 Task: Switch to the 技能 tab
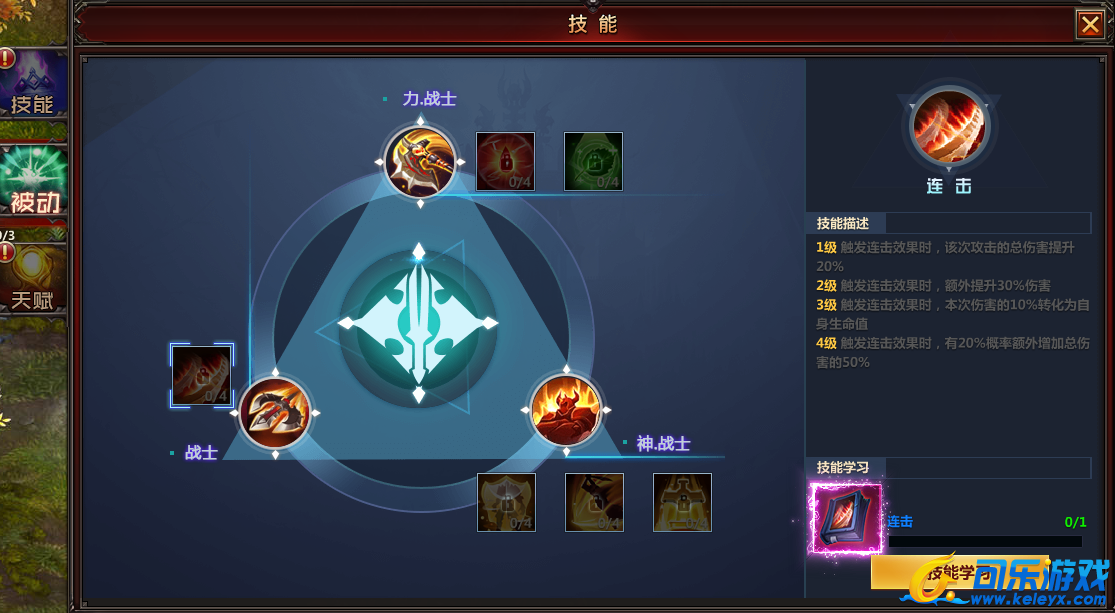[33, 83]
